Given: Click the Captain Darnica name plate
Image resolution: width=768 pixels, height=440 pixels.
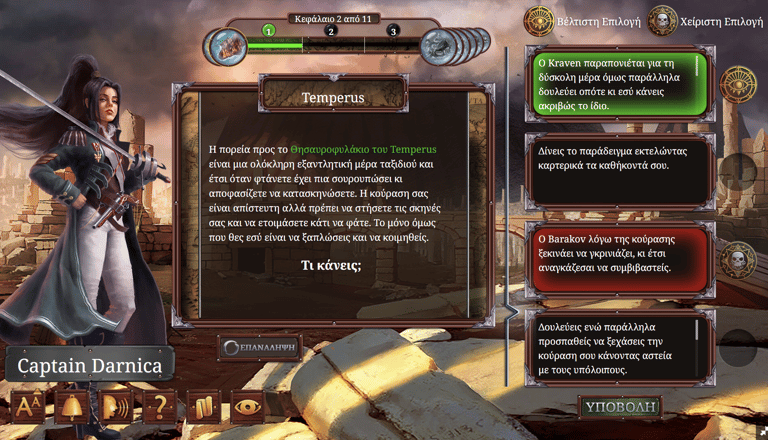Looking at the screenshot, I should click(90, 366).
